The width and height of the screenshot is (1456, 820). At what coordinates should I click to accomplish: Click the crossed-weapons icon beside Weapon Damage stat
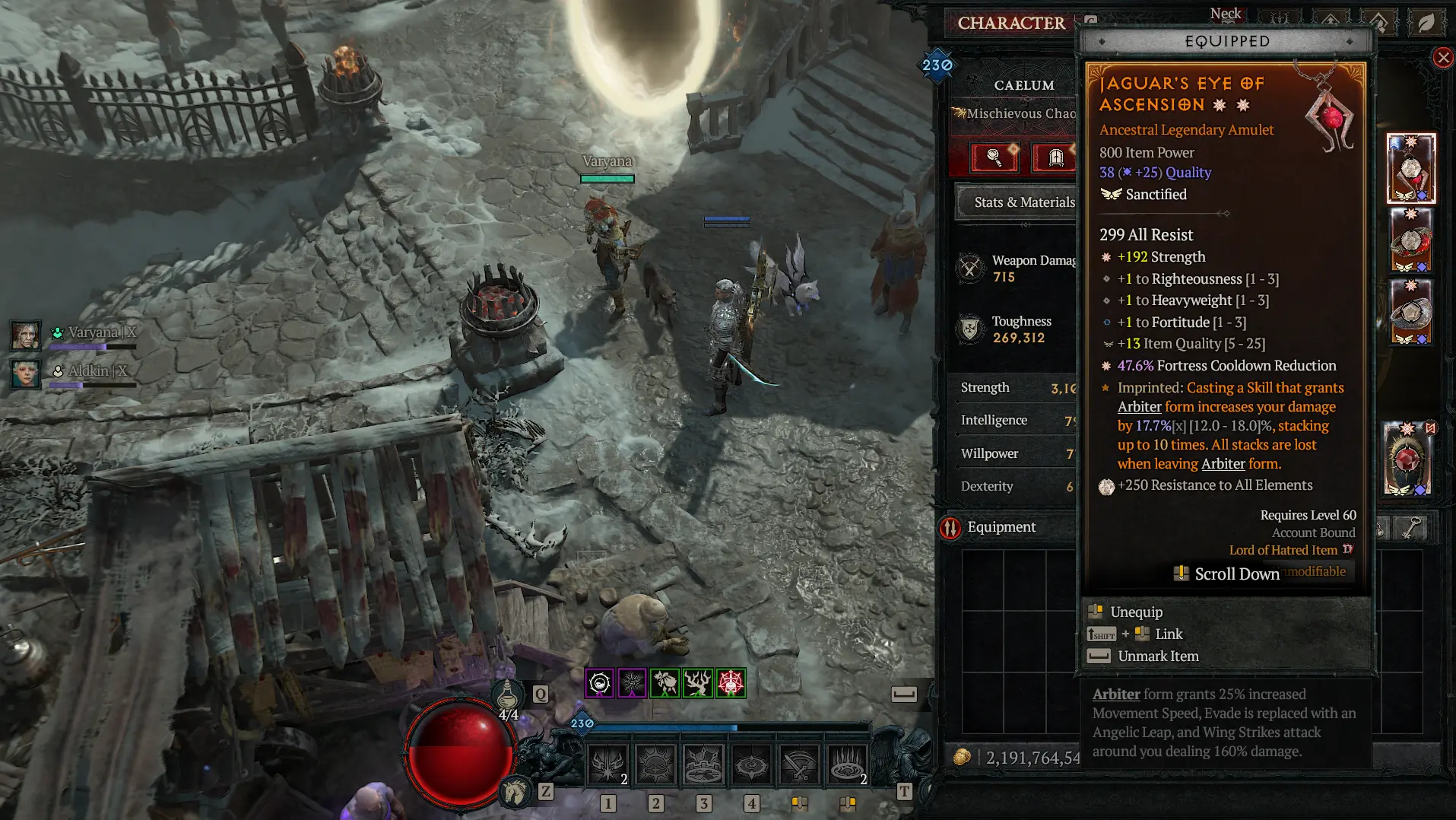pos(969,268)
